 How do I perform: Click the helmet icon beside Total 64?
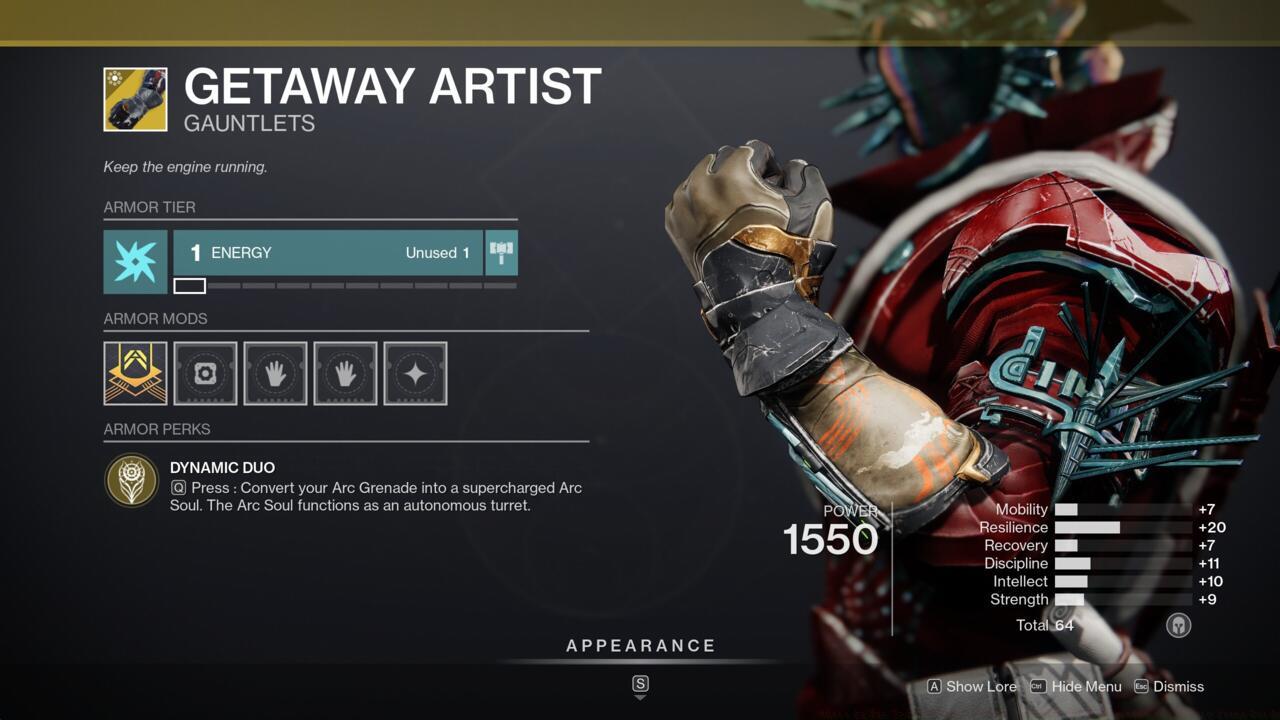(x=1178, y=625)
